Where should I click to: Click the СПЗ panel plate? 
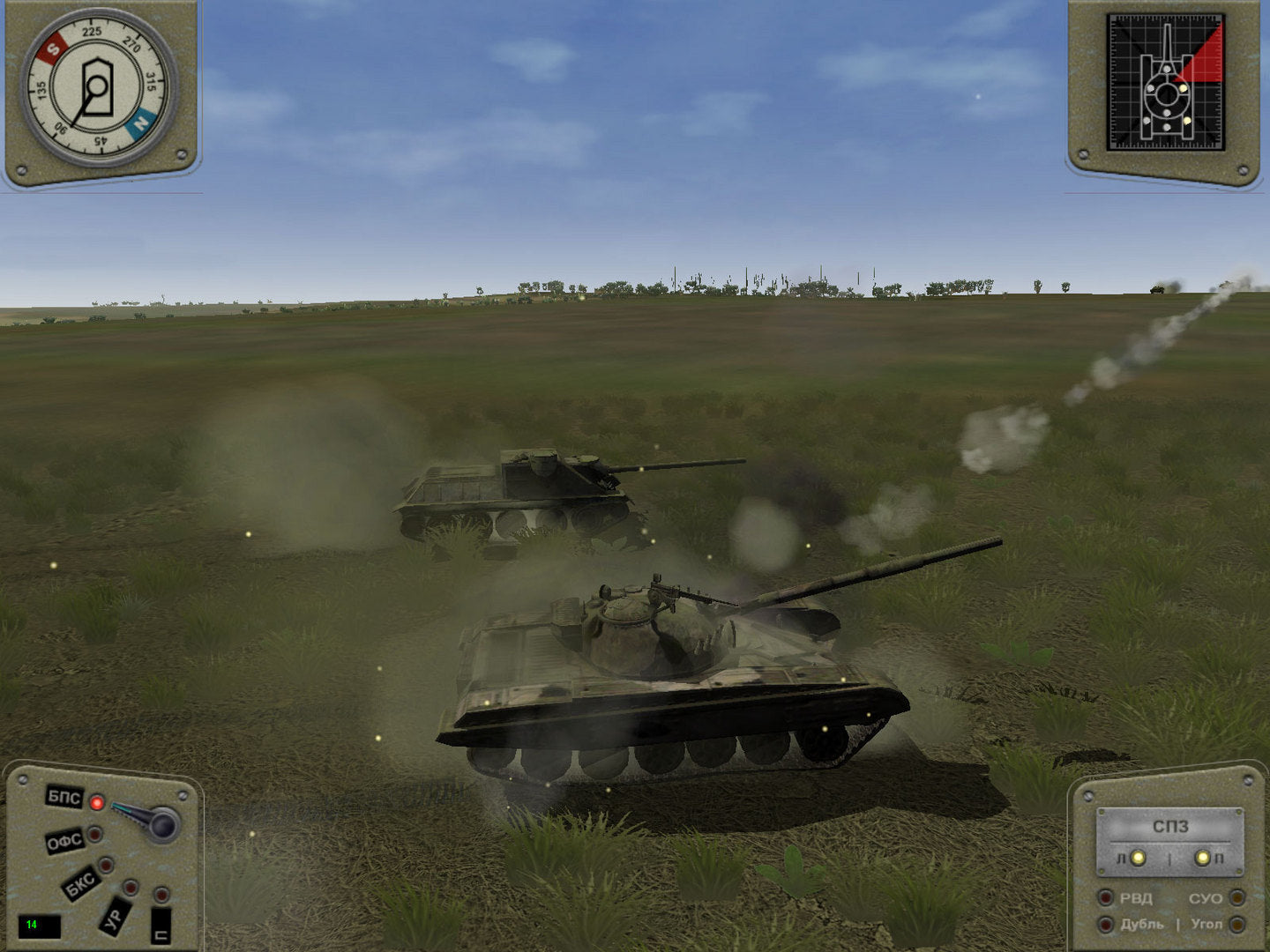[x=1170, y=827]
